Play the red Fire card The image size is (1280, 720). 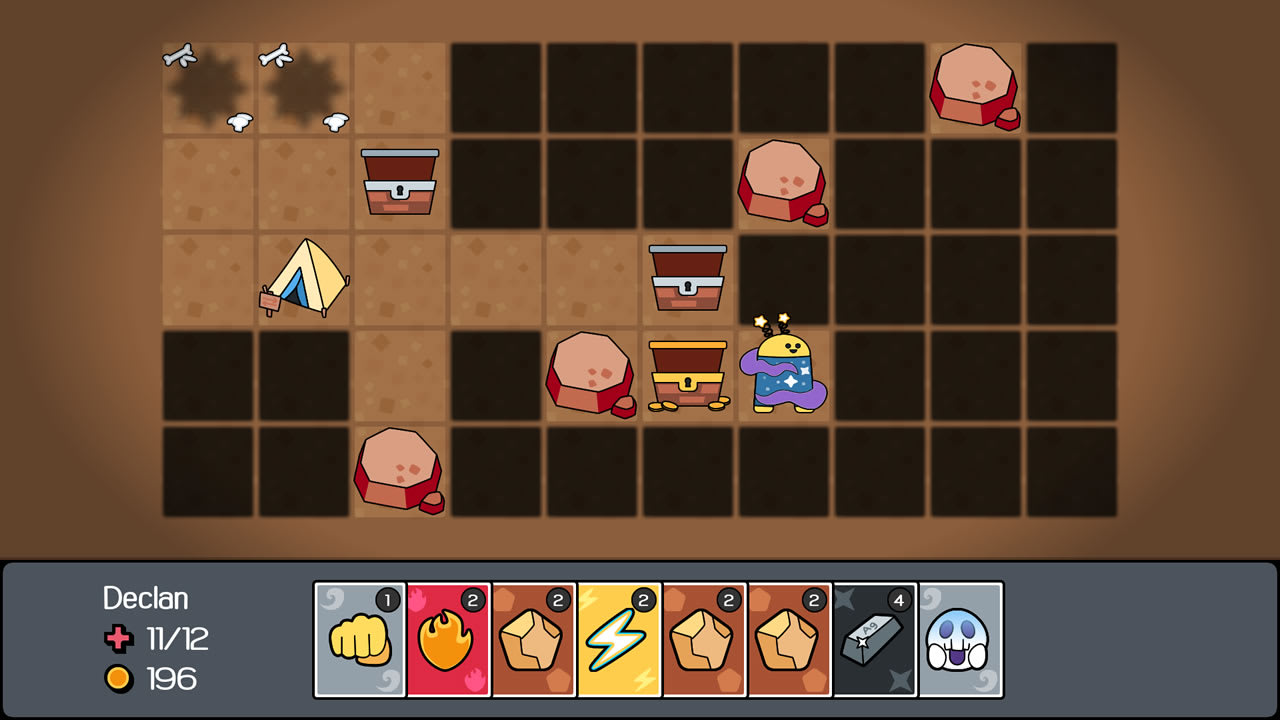447,638
